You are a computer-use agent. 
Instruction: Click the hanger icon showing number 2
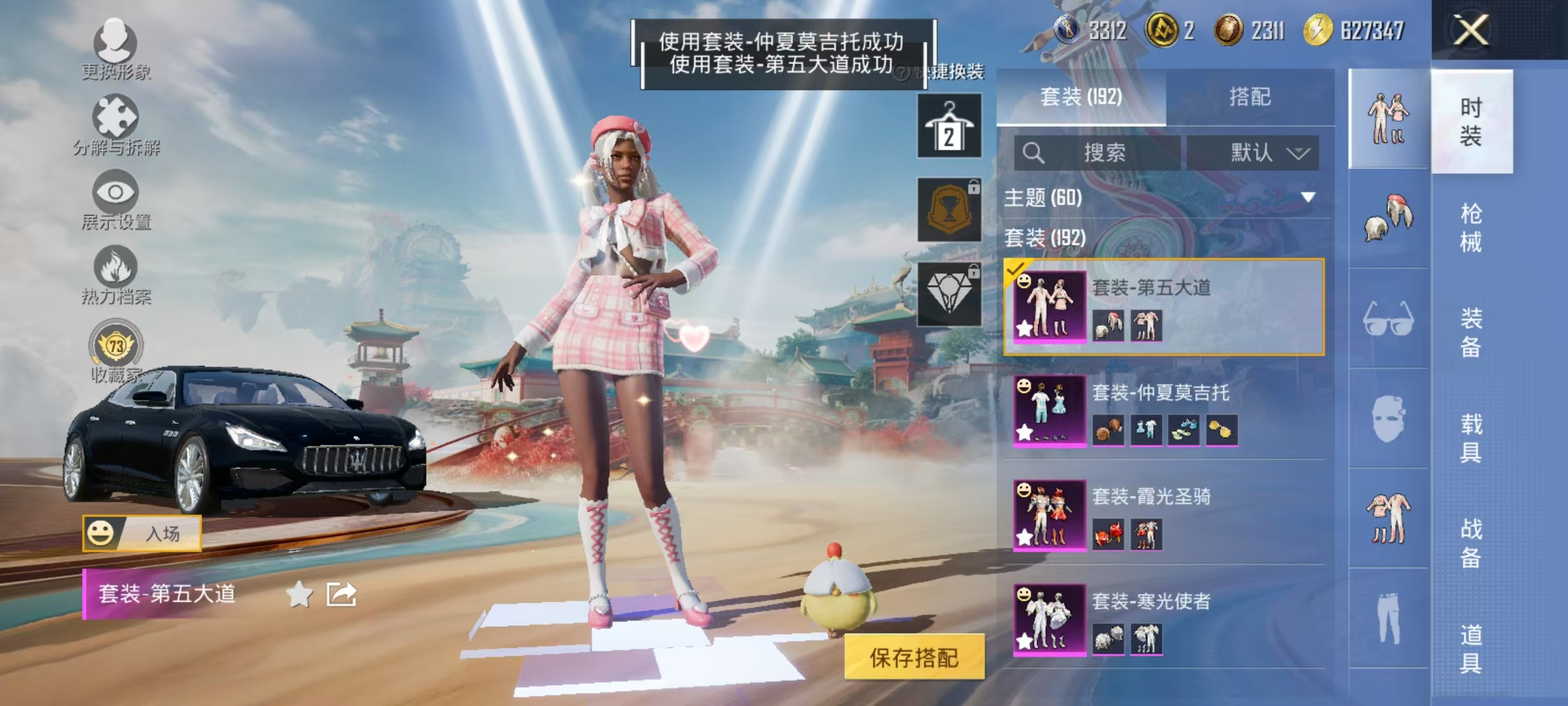(x=949, y=126)
